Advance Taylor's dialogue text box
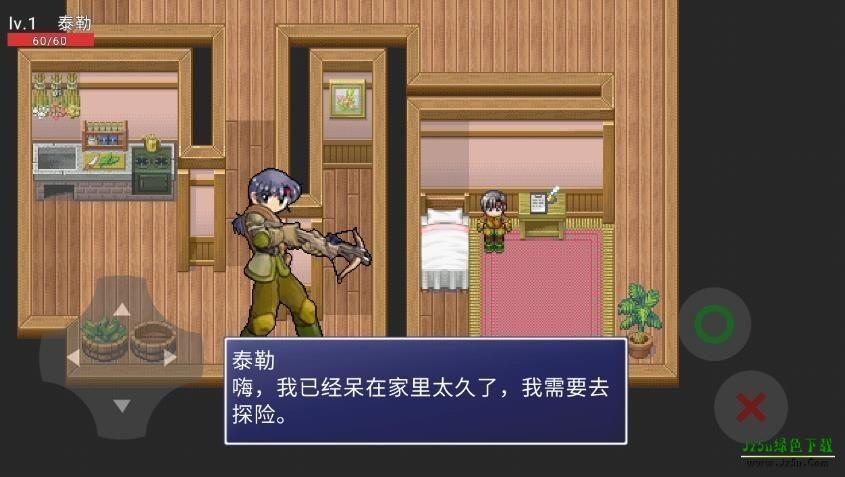Image resolution: width=845 pixels, height=477 pixels. click(425, 391)
